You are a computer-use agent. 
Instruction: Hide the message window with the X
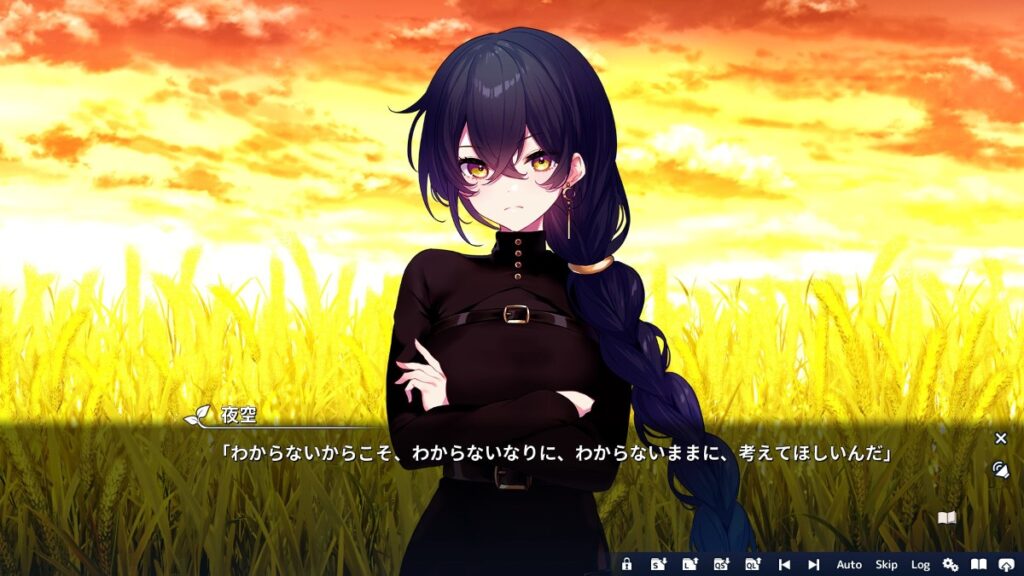tap(1000, 438)
